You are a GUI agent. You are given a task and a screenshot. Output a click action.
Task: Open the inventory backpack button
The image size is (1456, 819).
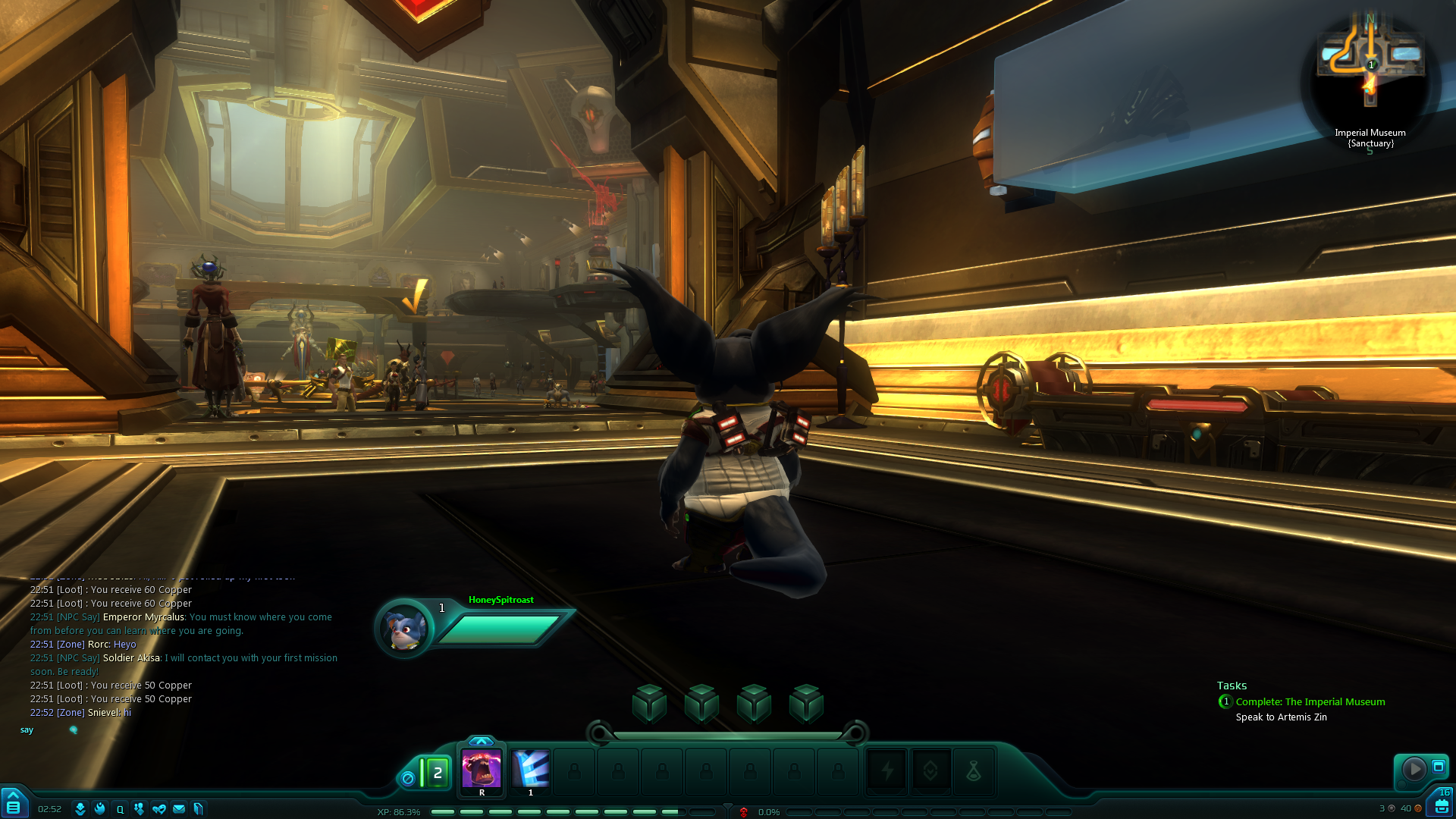coord(1442,805)
